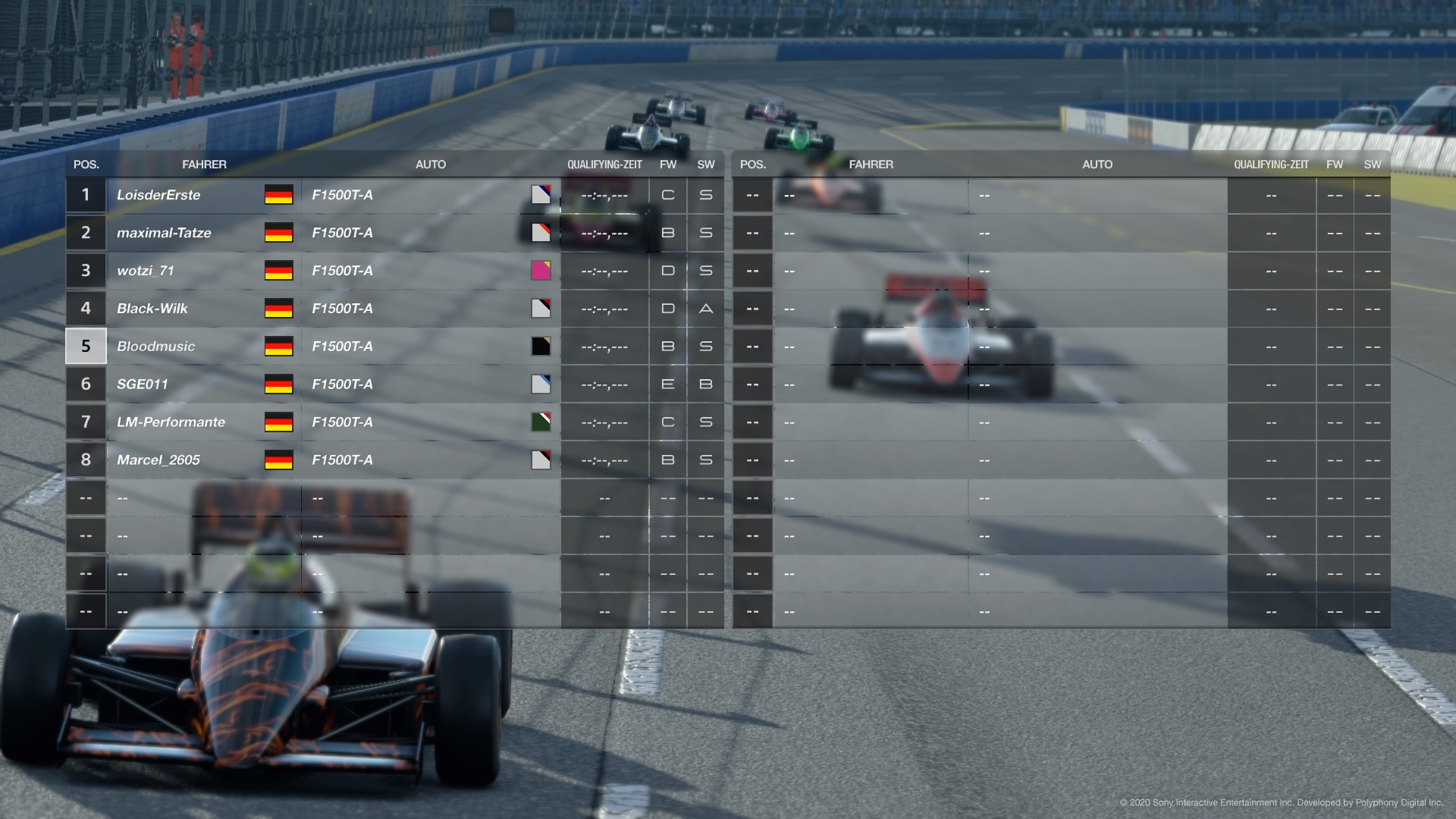The width and height of the screenshot is (1456, 819).
Task: Click the SW value A for Black-Wilk
Action: click(x=705, y=308)
